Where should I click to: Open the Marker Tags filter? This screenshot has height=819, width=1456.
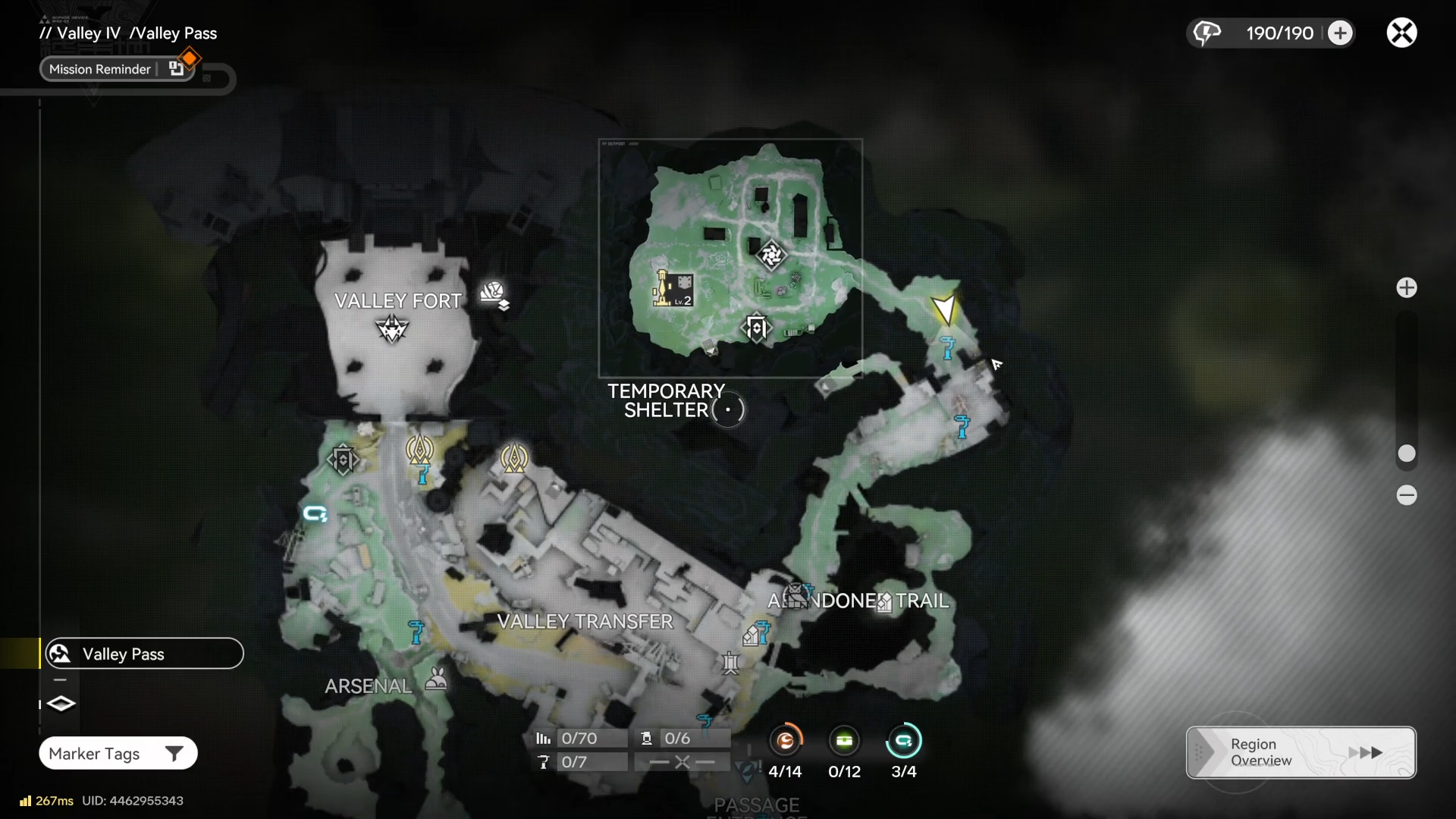[118, 753]
